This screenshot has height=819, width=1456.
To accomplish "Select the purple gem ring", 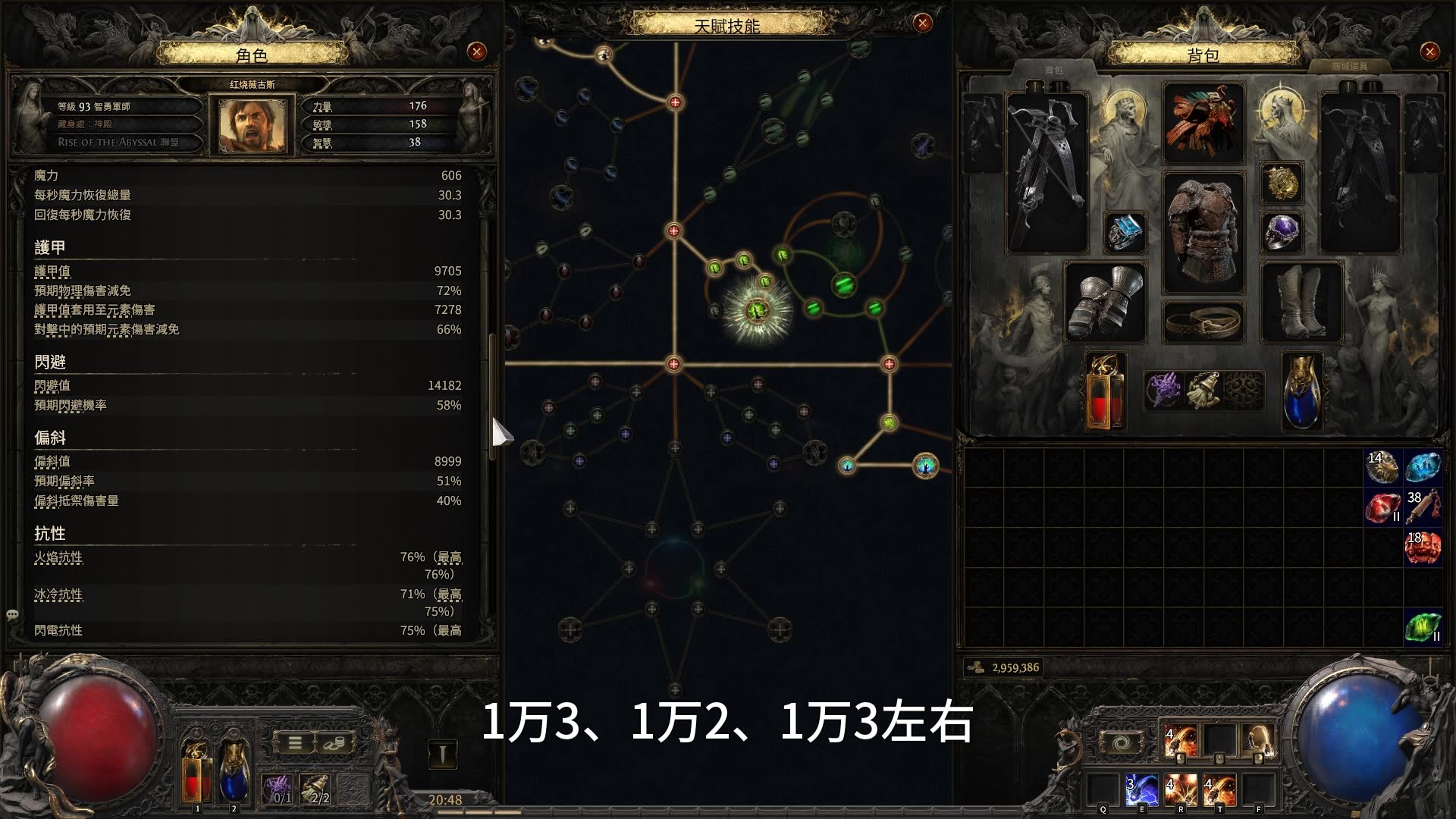I will click(1282, 231).
